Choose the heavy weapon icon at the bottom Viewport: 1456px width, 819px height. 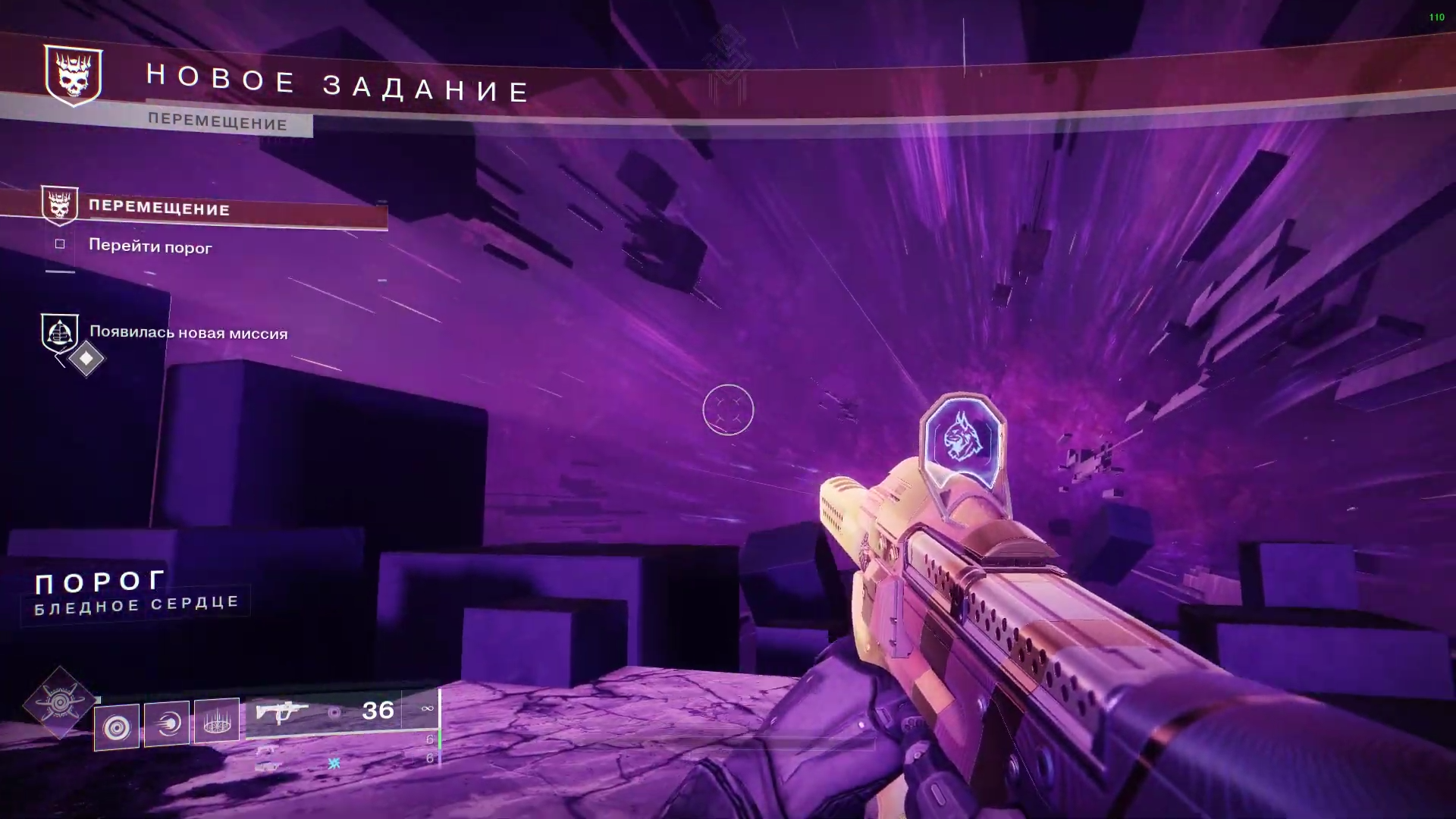pyautogui.click(x=268, y=766)
